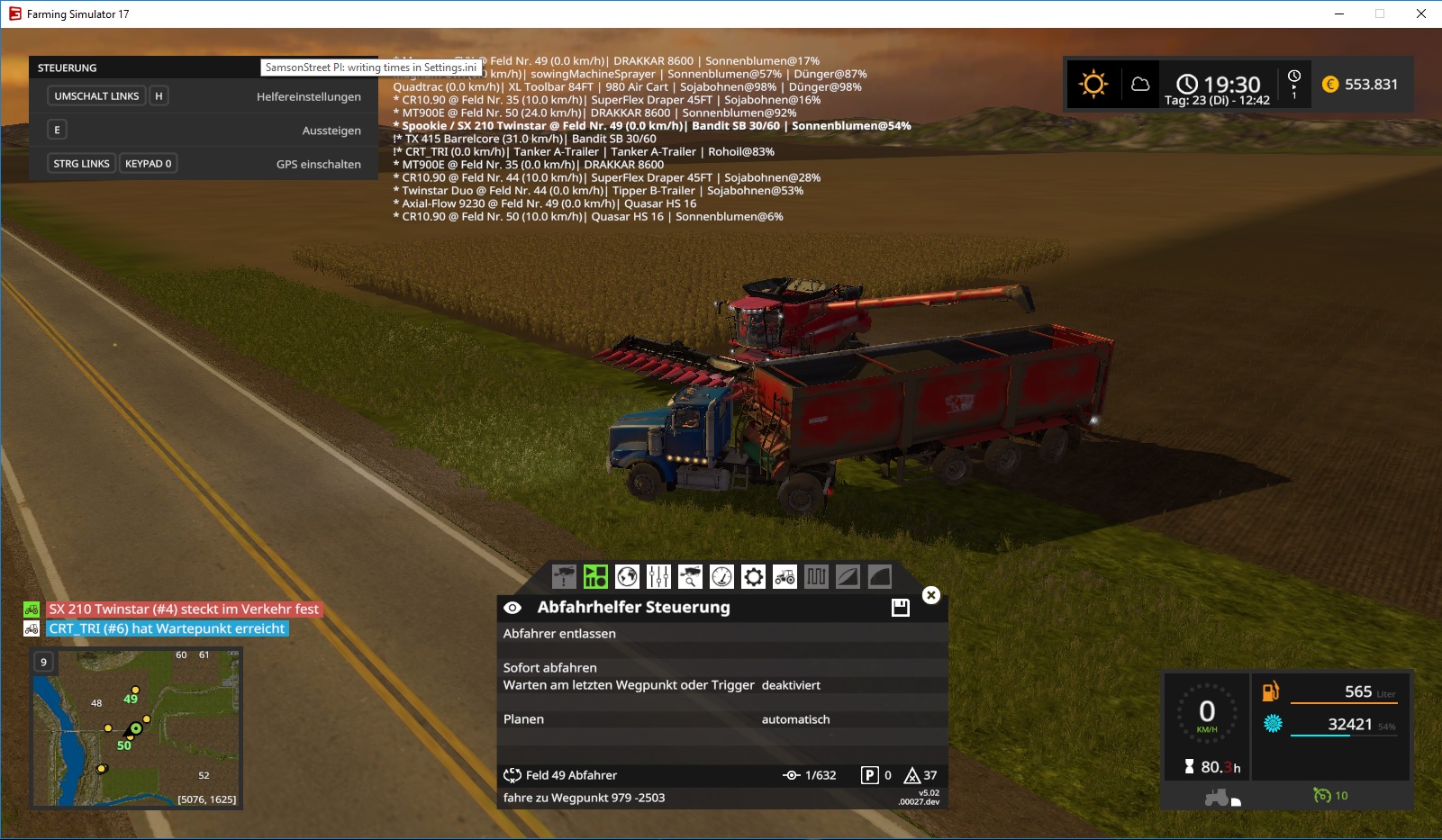Change 'deaktiviert' waypoint wait option
Screen dimensions: 1442x840
(790, 685)
